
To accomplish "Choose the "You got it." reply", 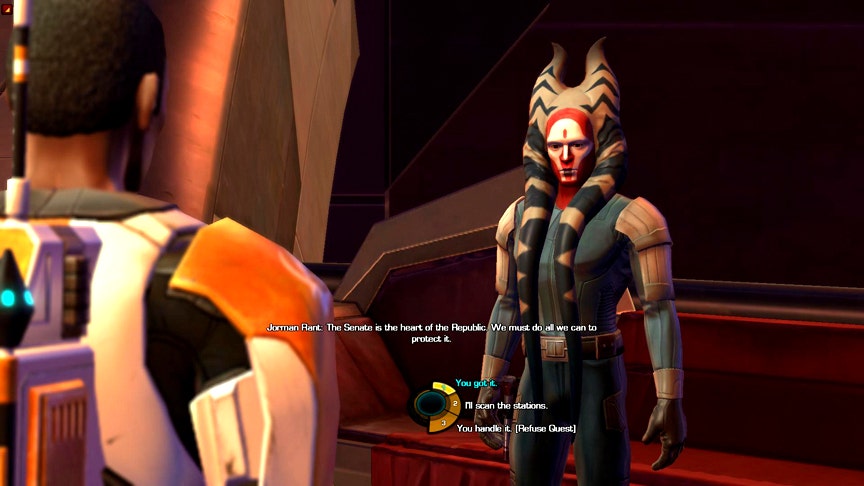I will [x=476, y=383].
